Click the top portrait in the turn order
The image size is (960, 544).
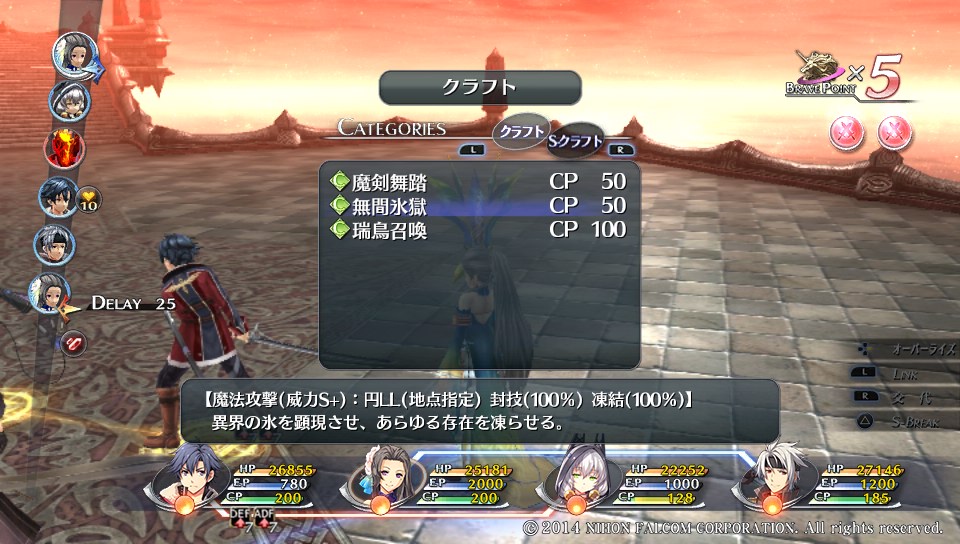73,53
